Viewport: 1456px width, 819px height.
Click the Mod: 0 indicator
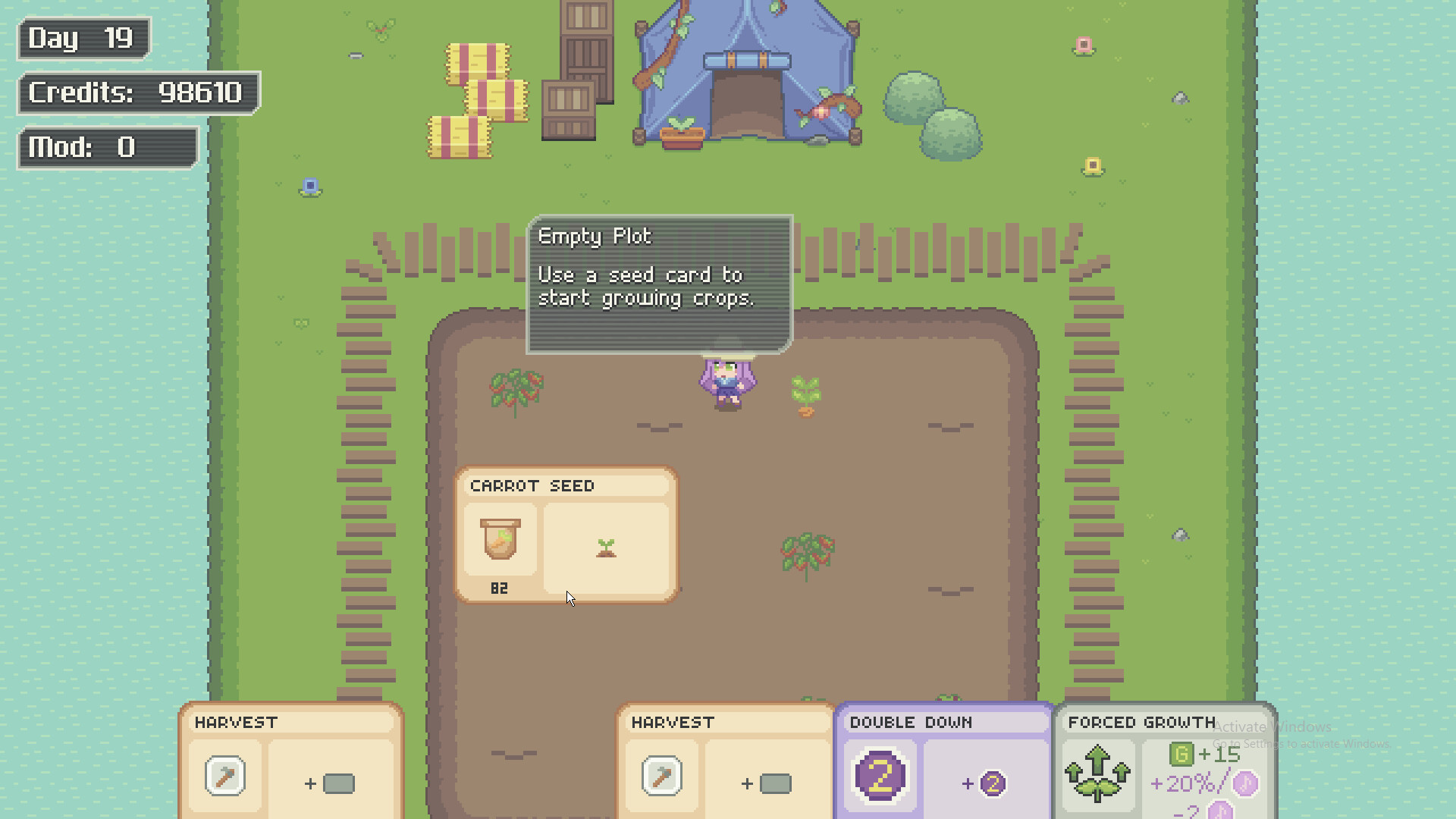click(106, 147)
